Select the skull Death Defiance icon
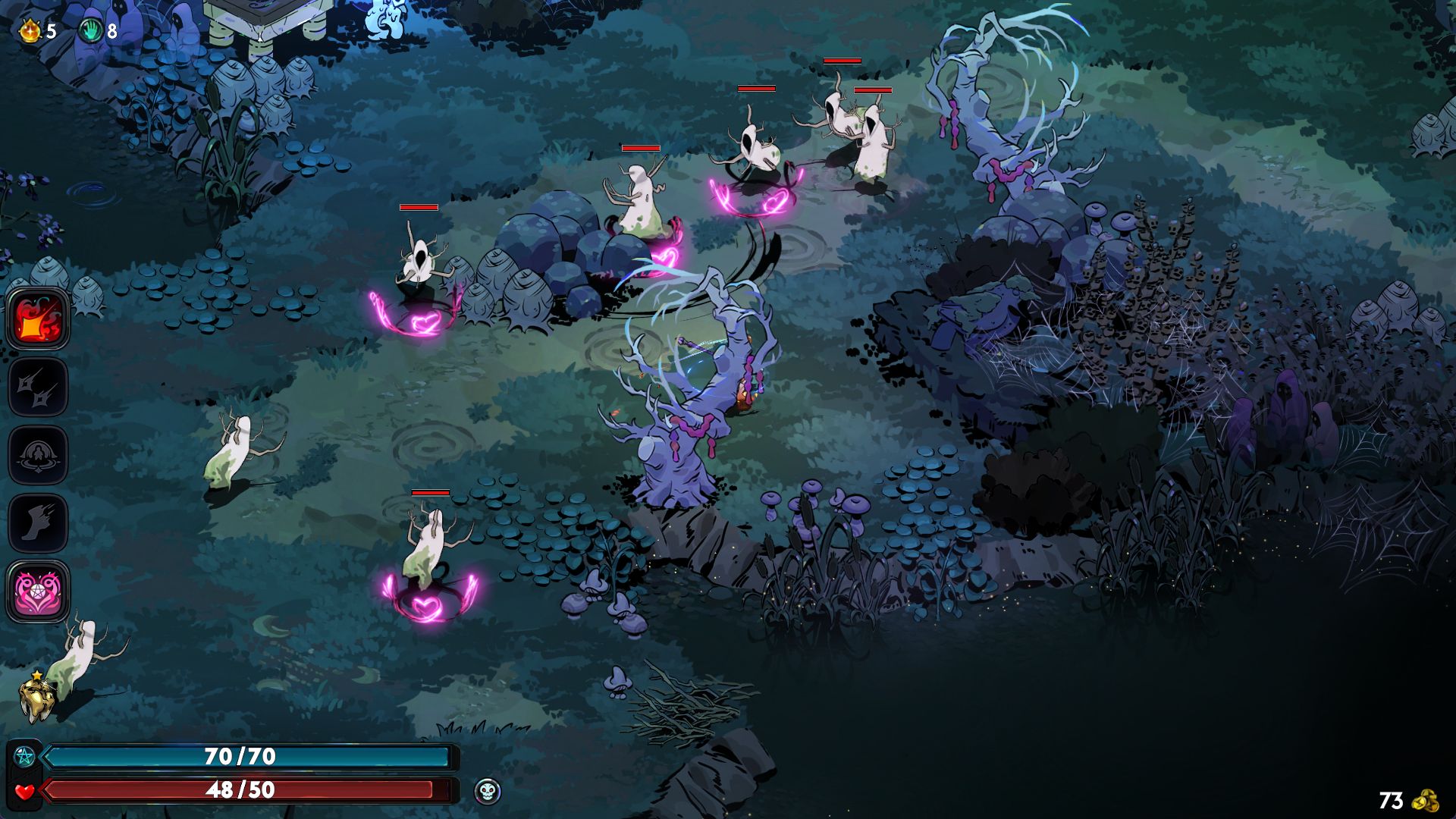 tap(488, 792)
